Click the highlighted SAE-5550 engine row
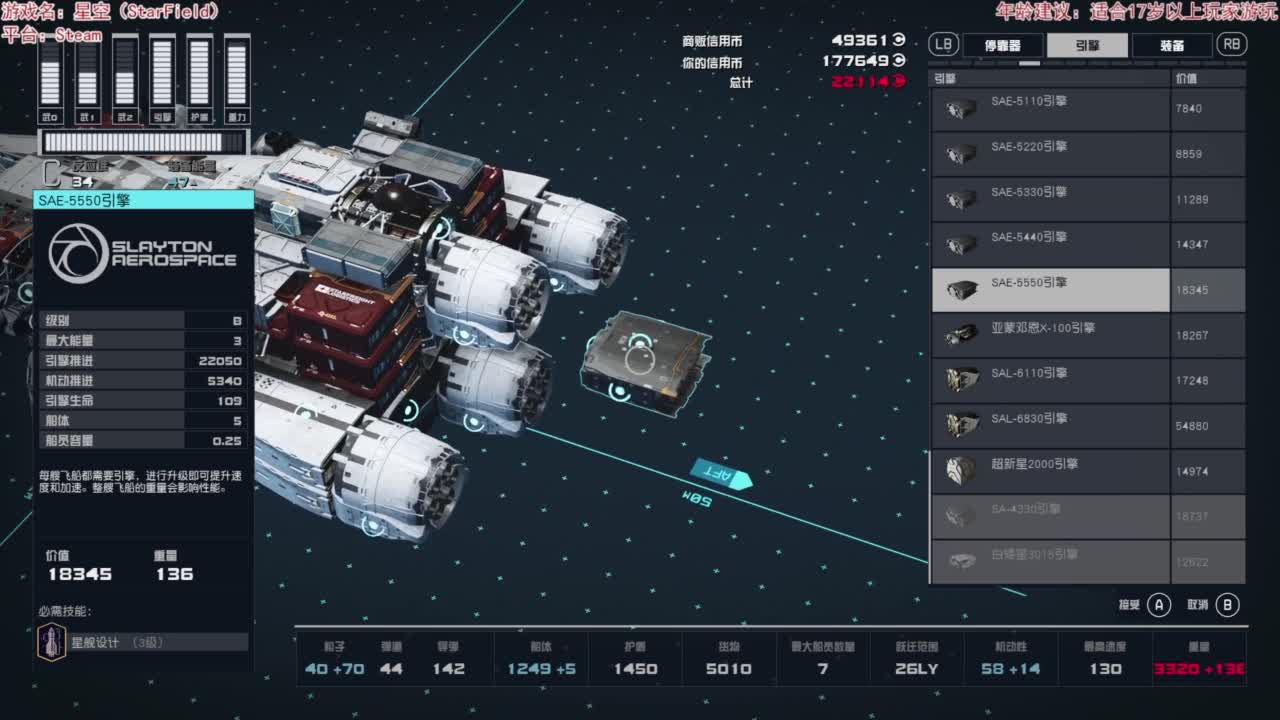 1050,289
